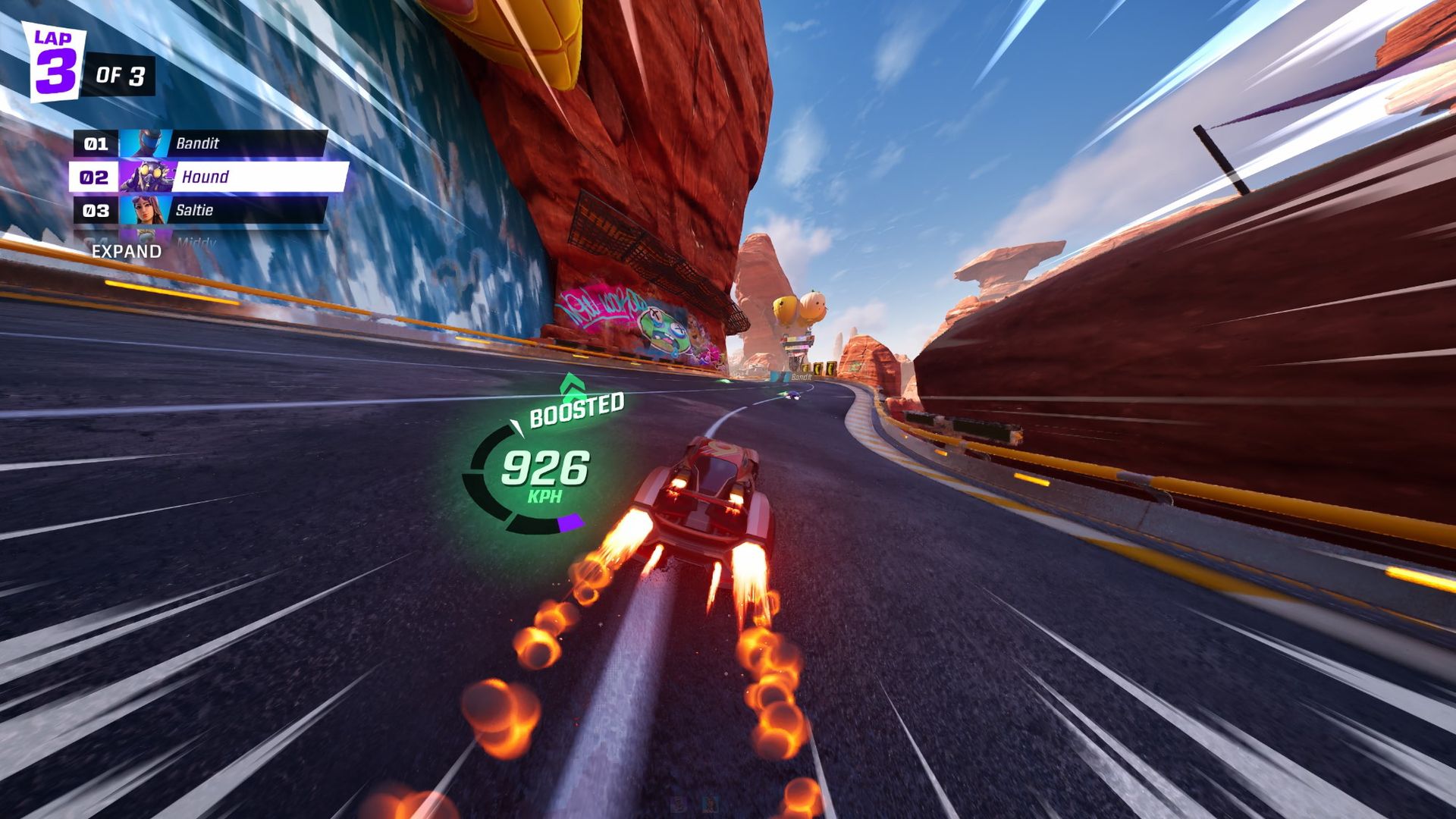
Task: Click the left faint taskbar icon at bottom
Action: click(678, 803)
